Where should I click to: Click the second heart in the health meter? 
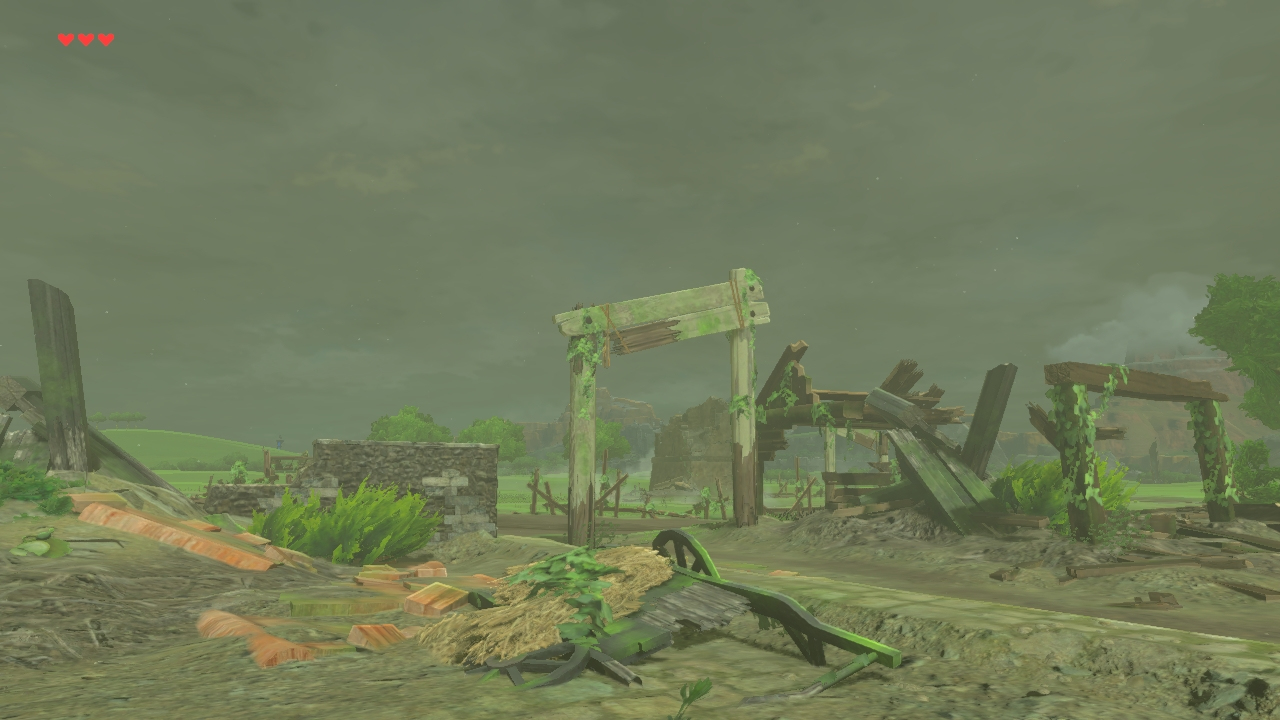point(86,40)
